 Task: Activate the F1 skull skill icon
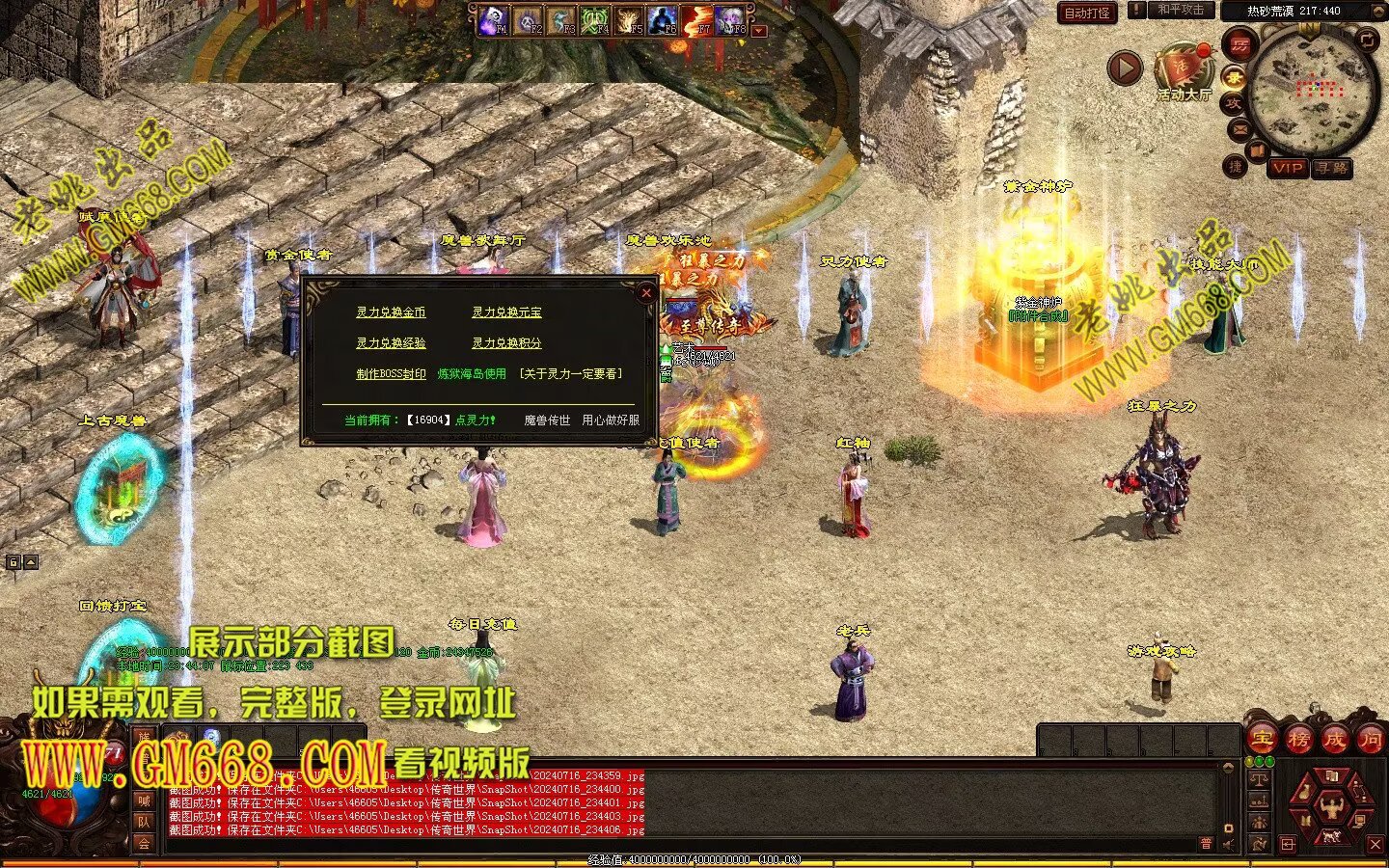coord(494,20)
